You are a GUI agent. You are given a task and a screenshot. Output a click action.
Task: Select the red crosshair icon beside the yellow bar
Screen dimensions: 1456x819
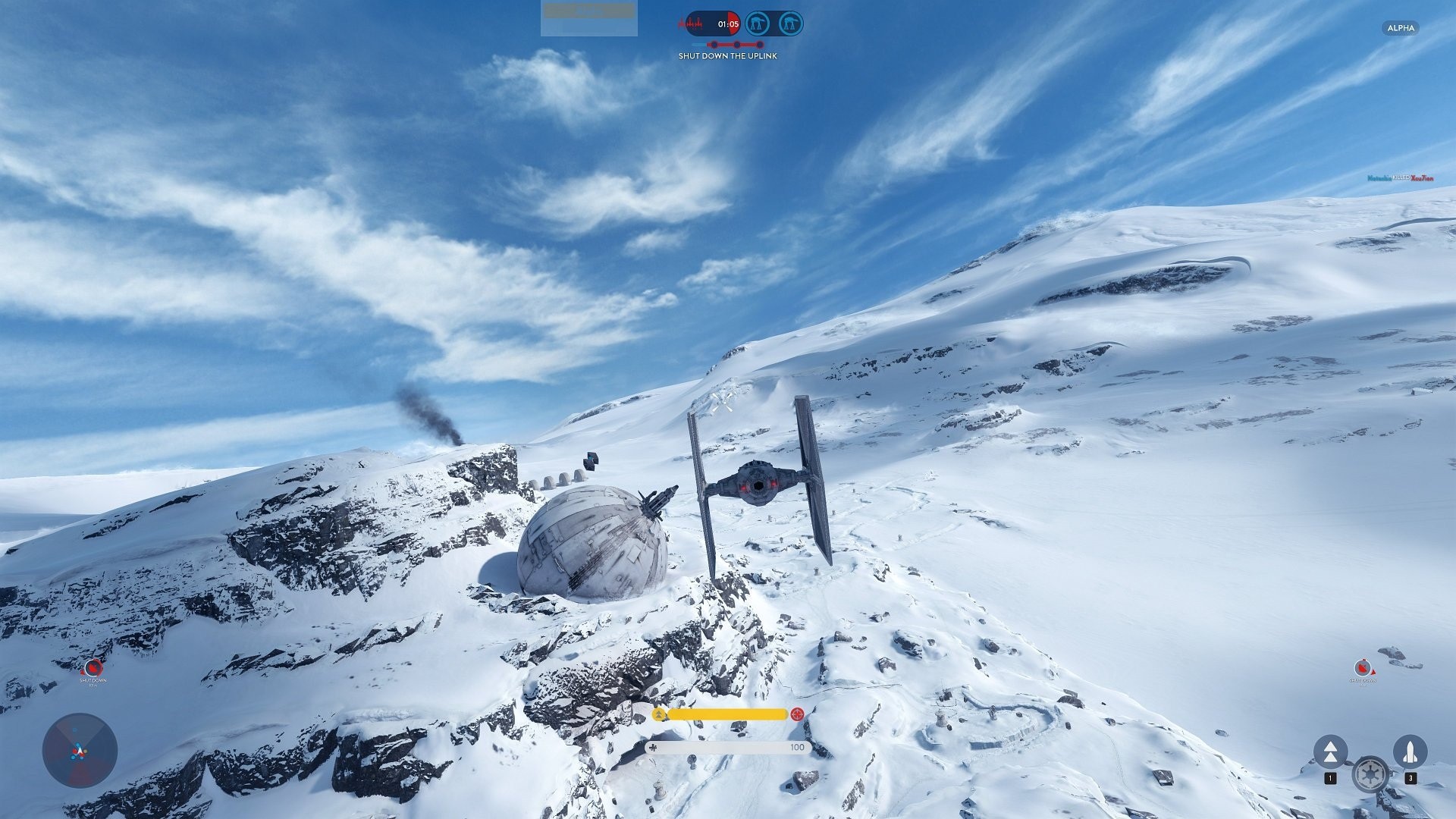(797, 714)
